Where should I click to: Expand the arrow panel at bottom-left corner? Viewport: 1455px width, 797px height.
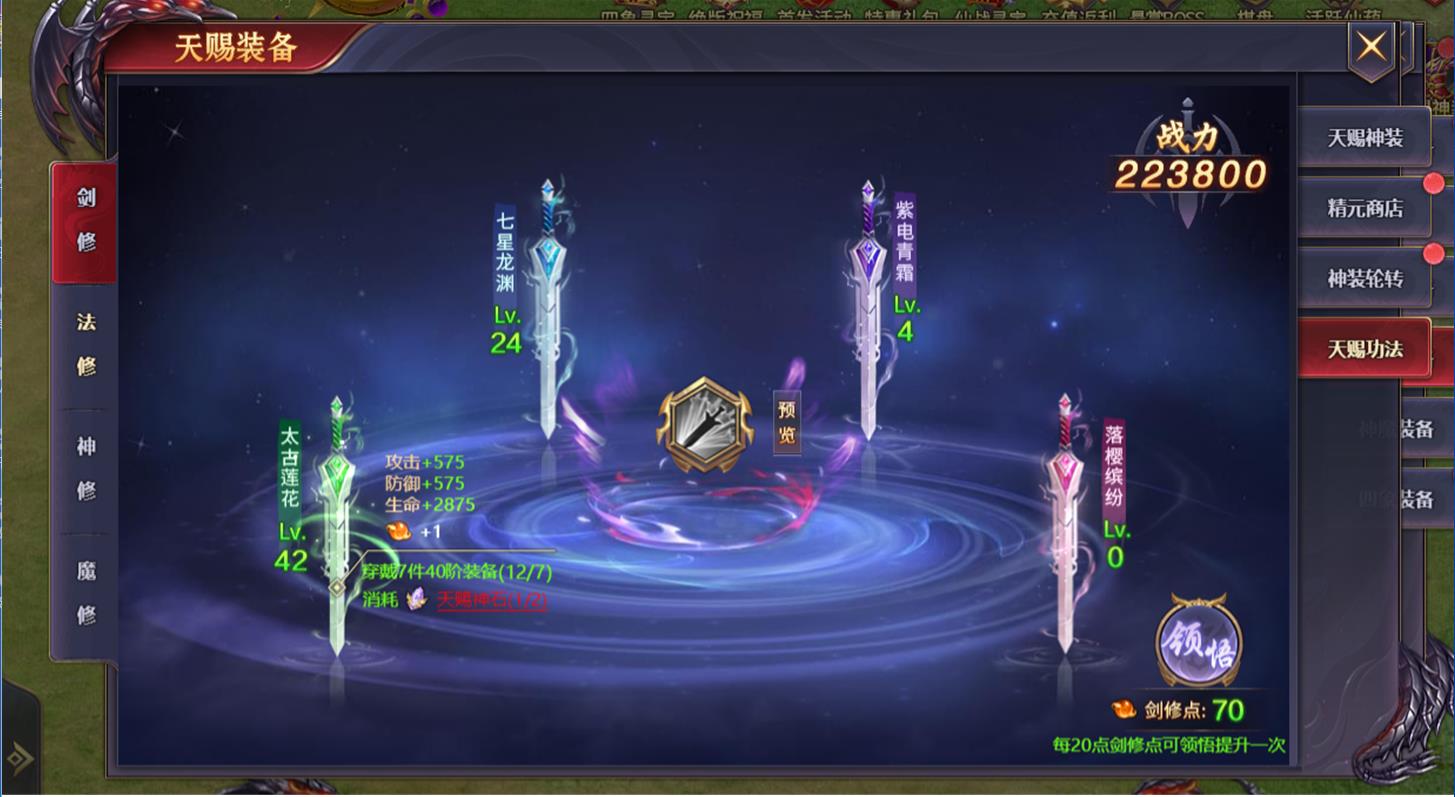[19, 757]
